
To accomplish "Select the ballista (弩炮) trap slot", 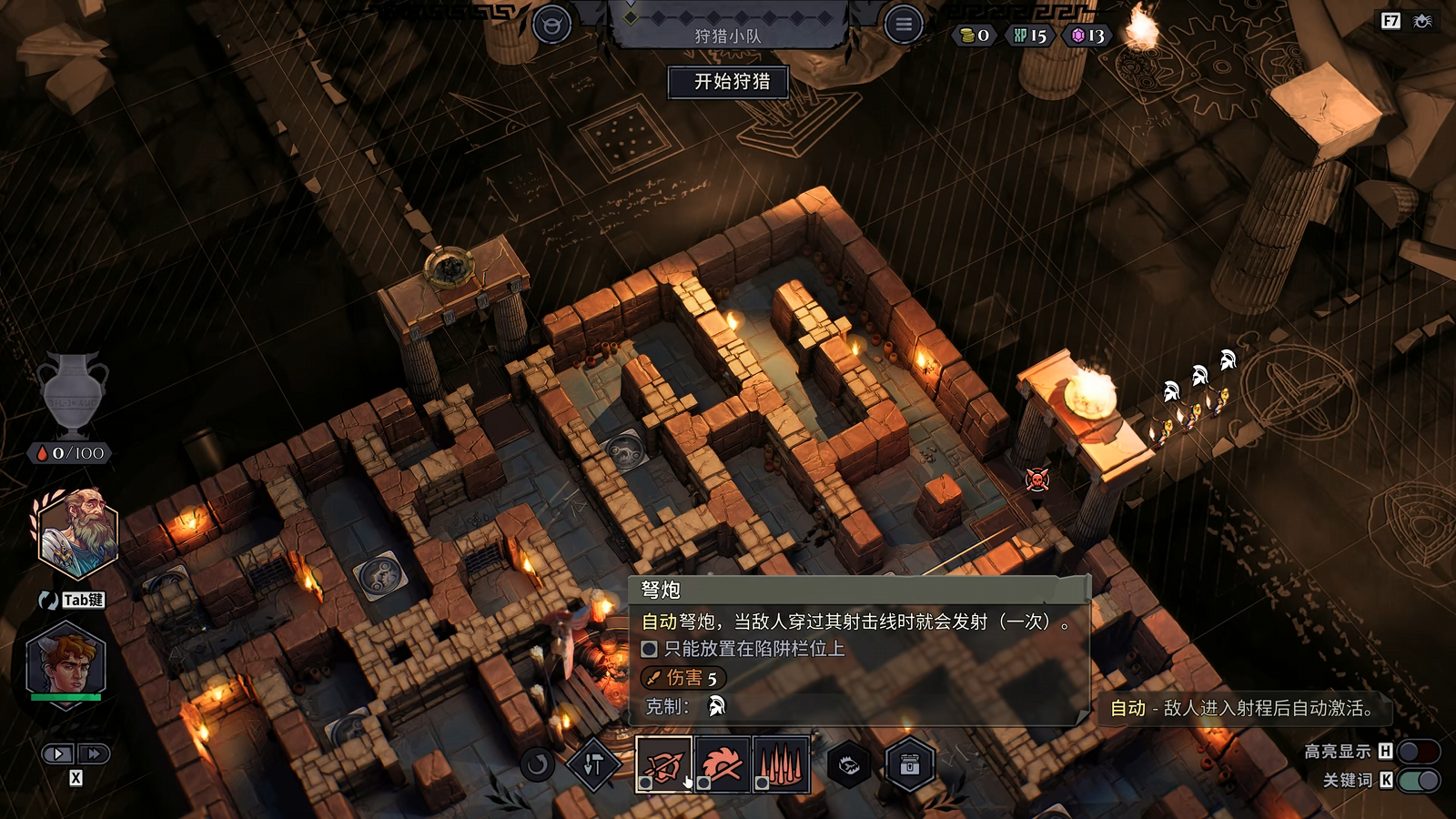I will click(663, 764).
